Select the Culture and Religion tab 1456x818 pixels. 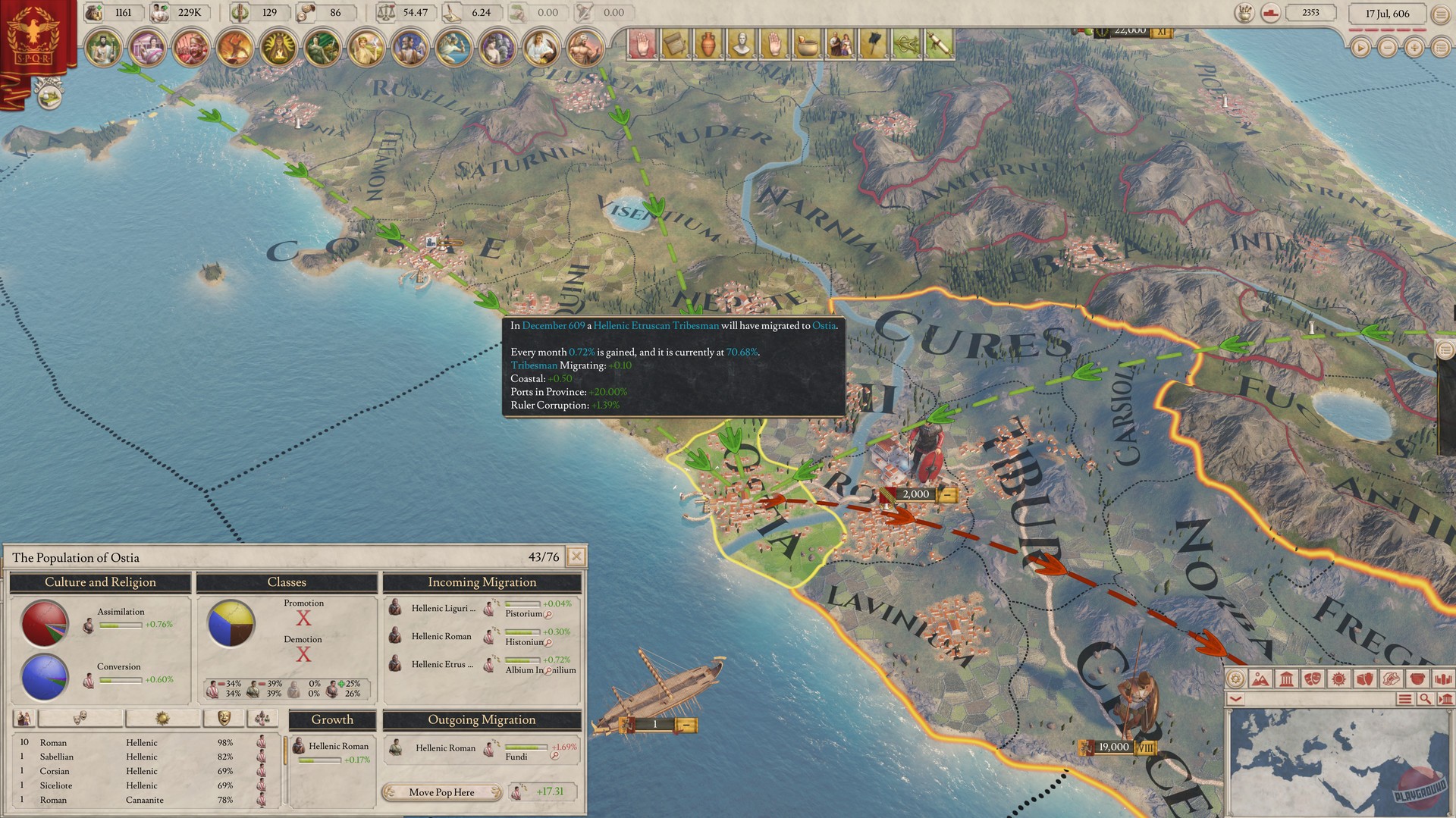(x=99, y=582)
